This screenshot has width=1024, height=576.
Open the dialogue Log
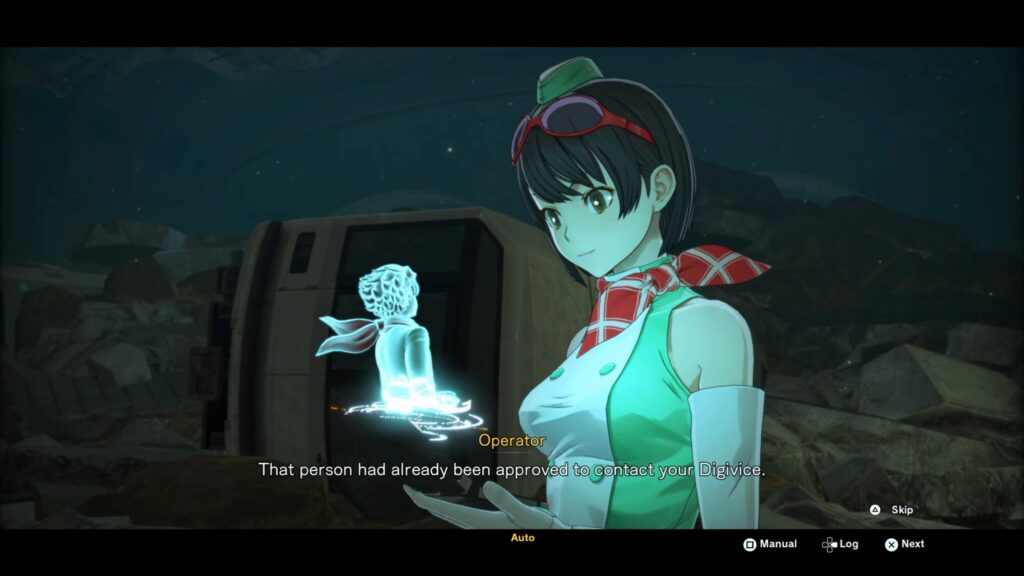coord(840,544)
